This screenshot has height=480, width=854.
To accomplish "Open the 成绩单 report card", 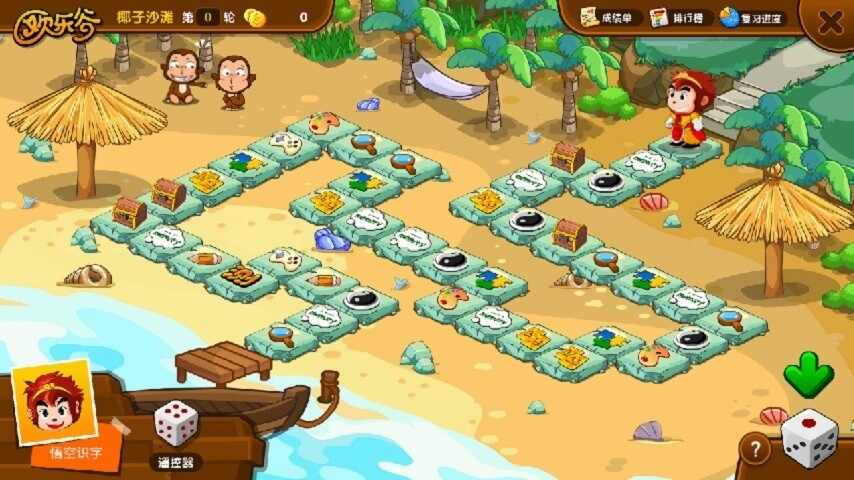I will click(609, 18).
